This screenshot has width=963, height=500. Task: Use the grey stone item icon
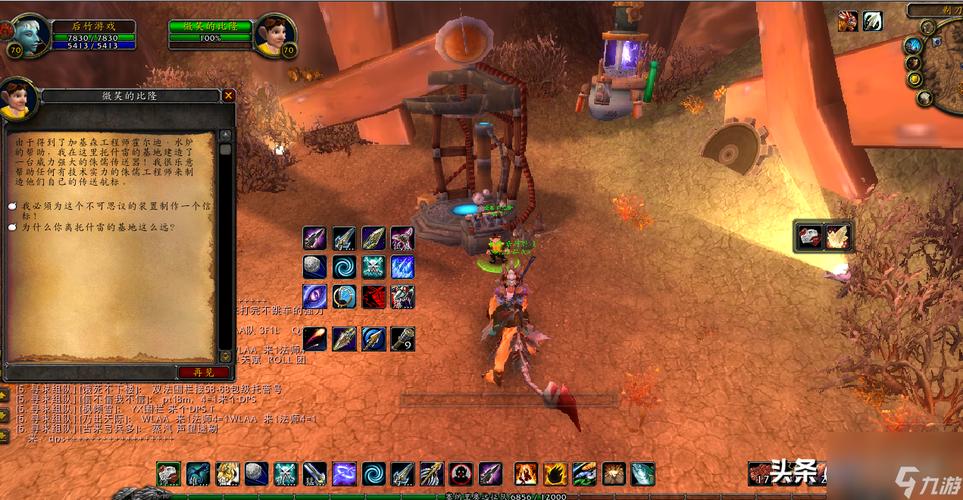click(315, 267)
